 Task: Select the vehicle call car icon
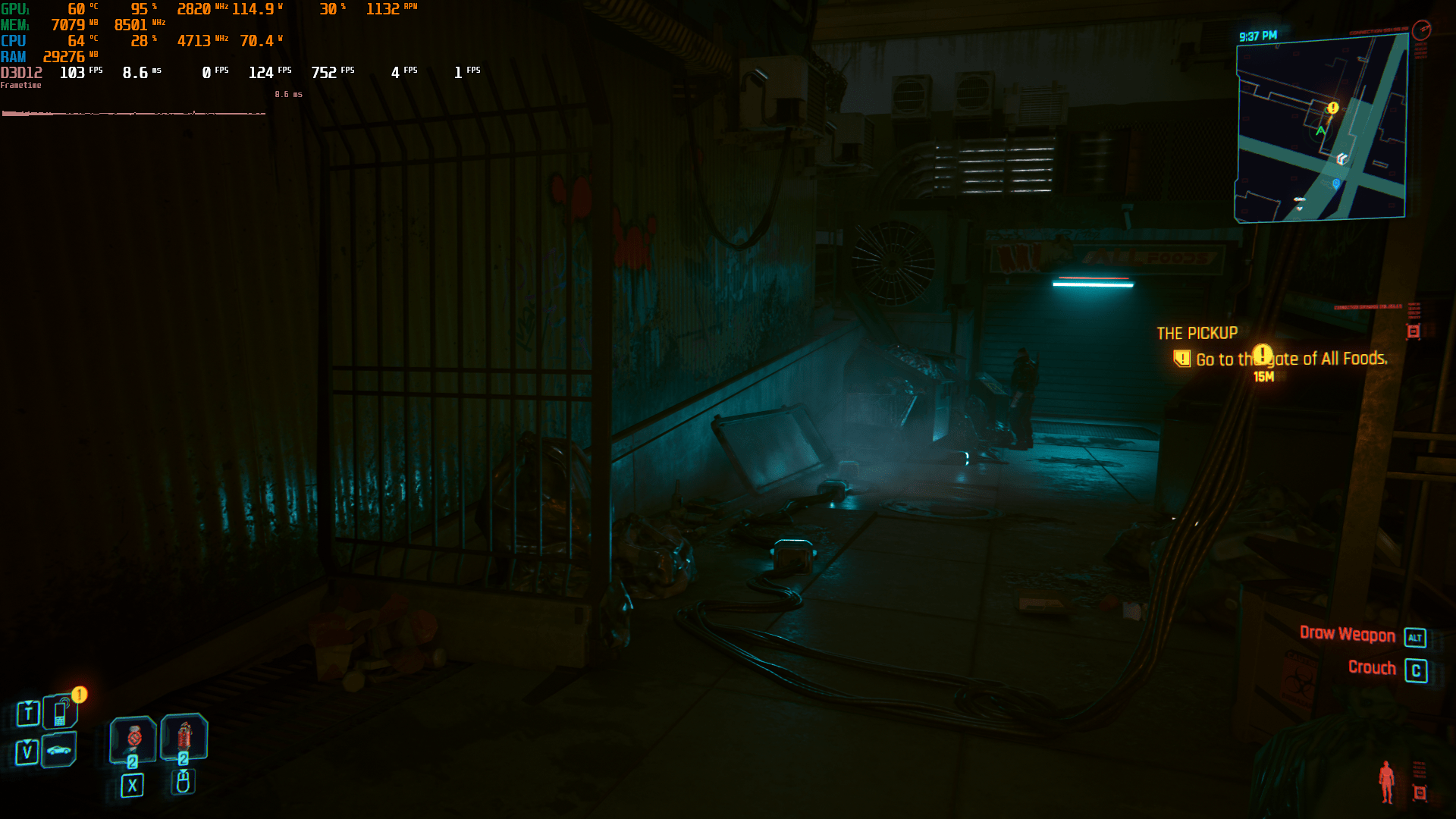point(59,751)
